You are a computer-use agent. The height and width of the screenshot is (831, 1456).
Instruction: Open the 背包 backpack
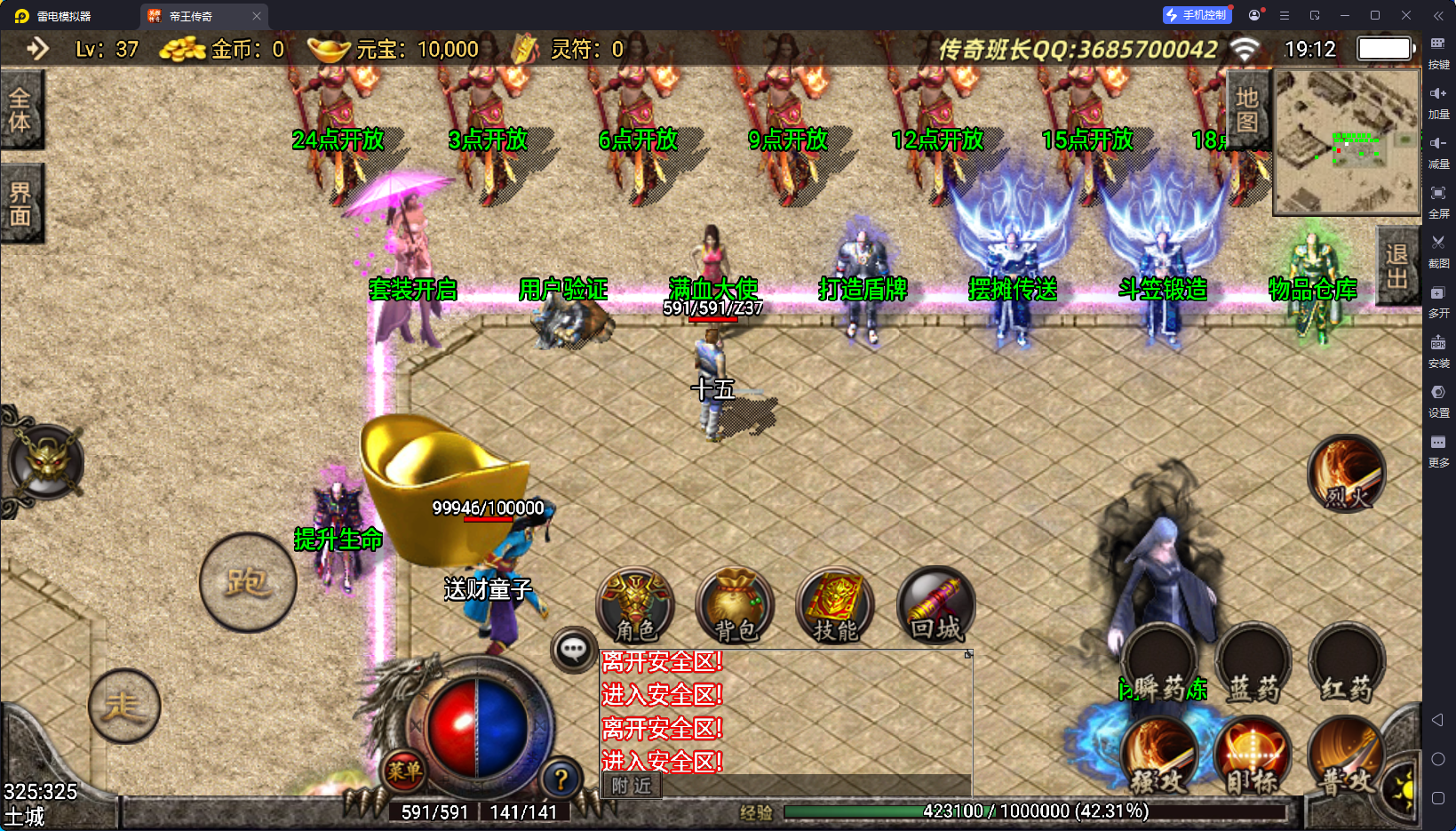735,606
